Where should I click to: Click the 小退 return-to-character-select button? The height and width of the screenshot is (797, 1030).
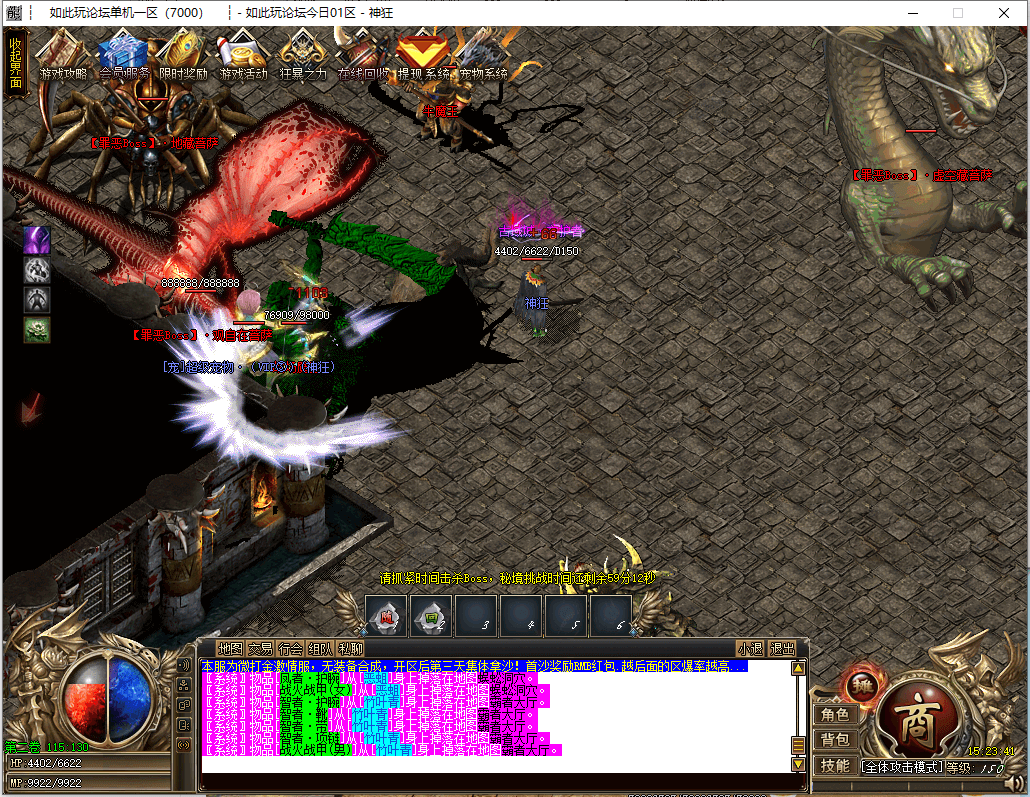click(x=750, y=648)
